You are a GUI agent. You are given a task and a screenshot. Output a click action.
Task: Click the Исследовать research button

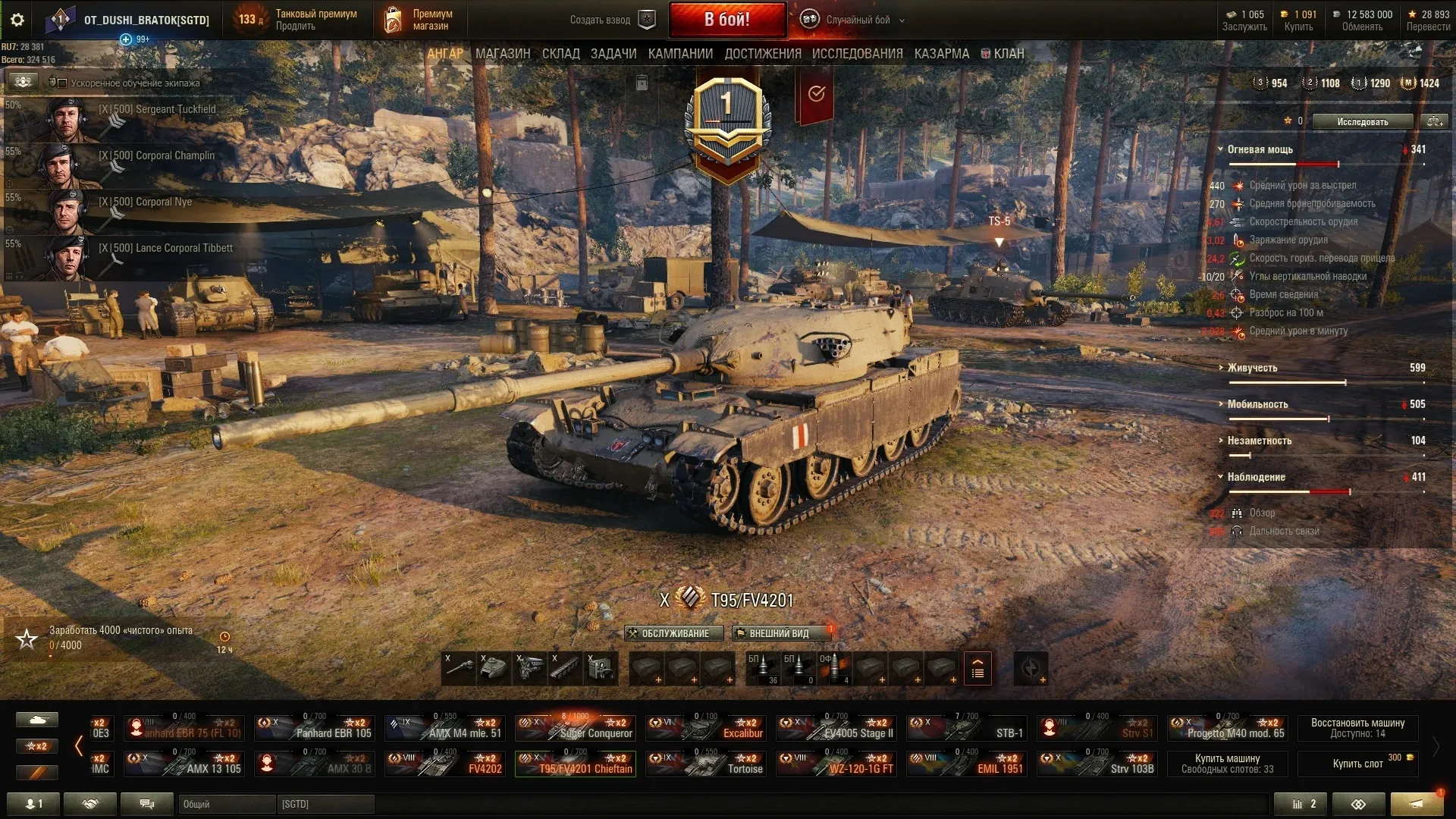tap(1362, 121)
